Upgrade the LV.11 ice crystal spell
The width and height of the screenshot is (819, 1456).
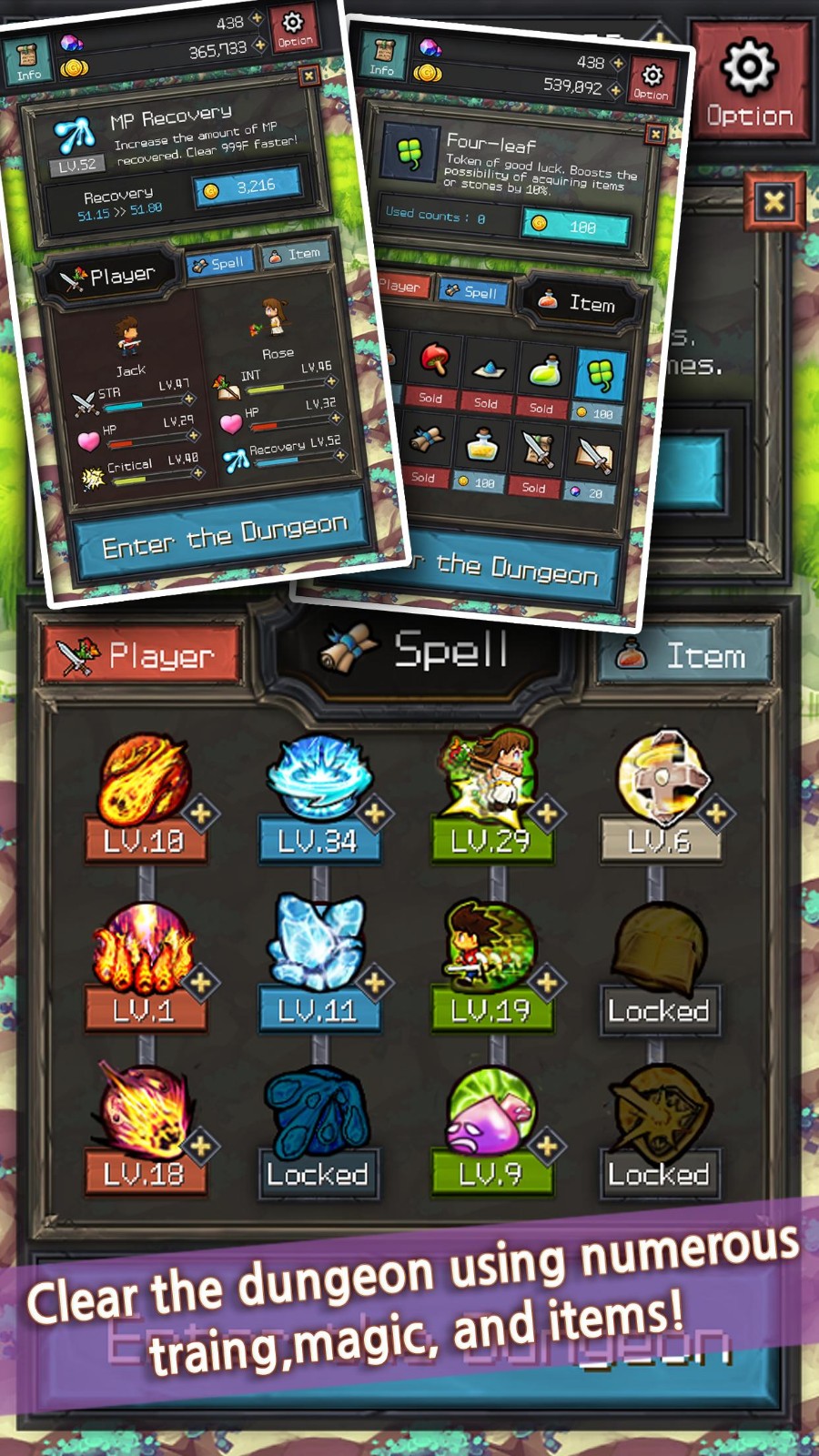[x=374, y=982]
